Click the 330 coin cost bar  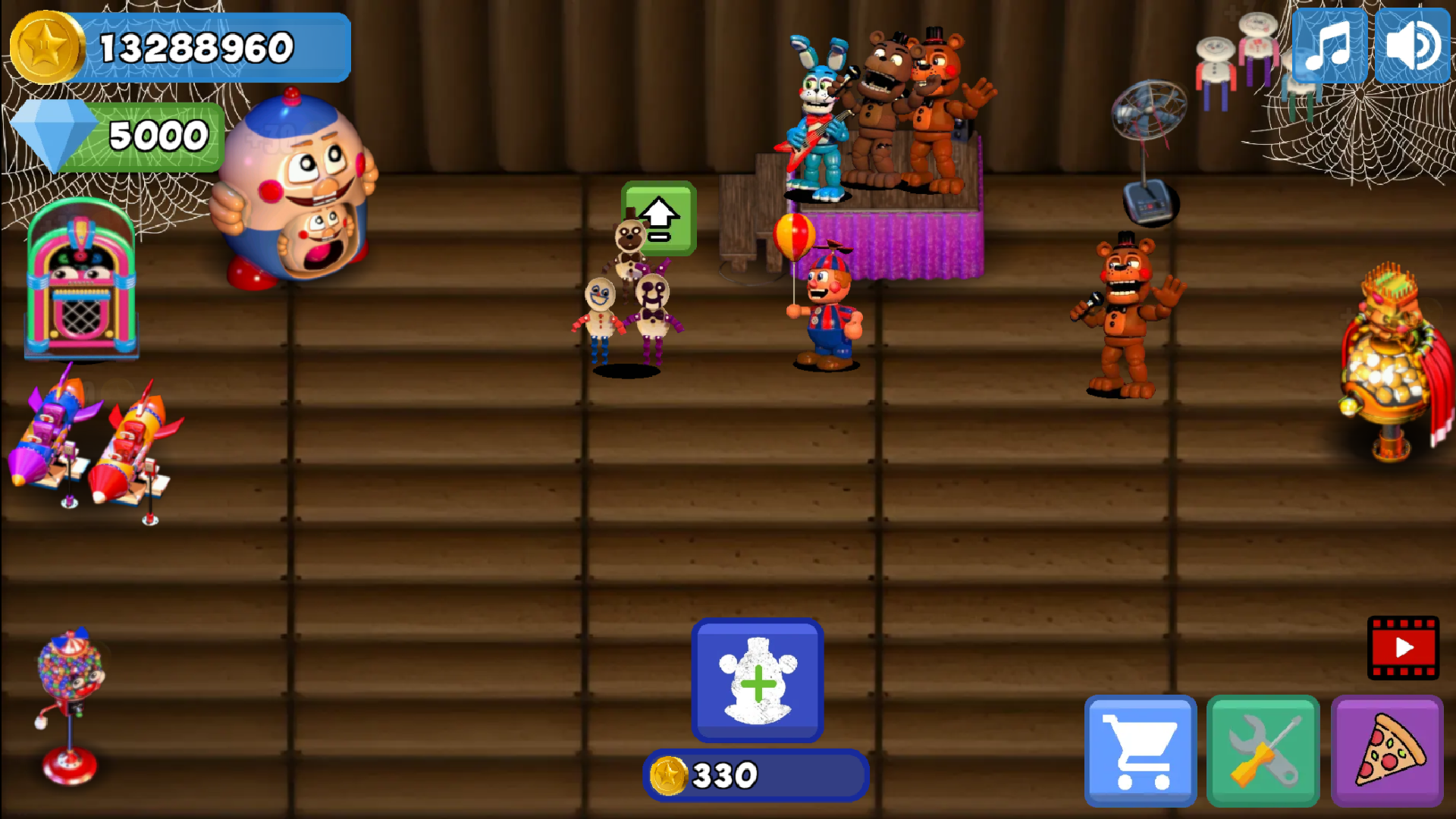tap(755, 773)
